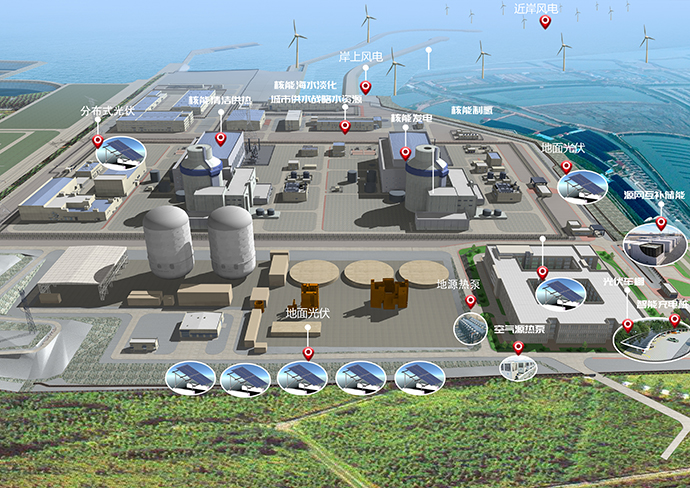Click the 岸上风电 onshore wind pin
690x488 pixels.
(366, 87)
